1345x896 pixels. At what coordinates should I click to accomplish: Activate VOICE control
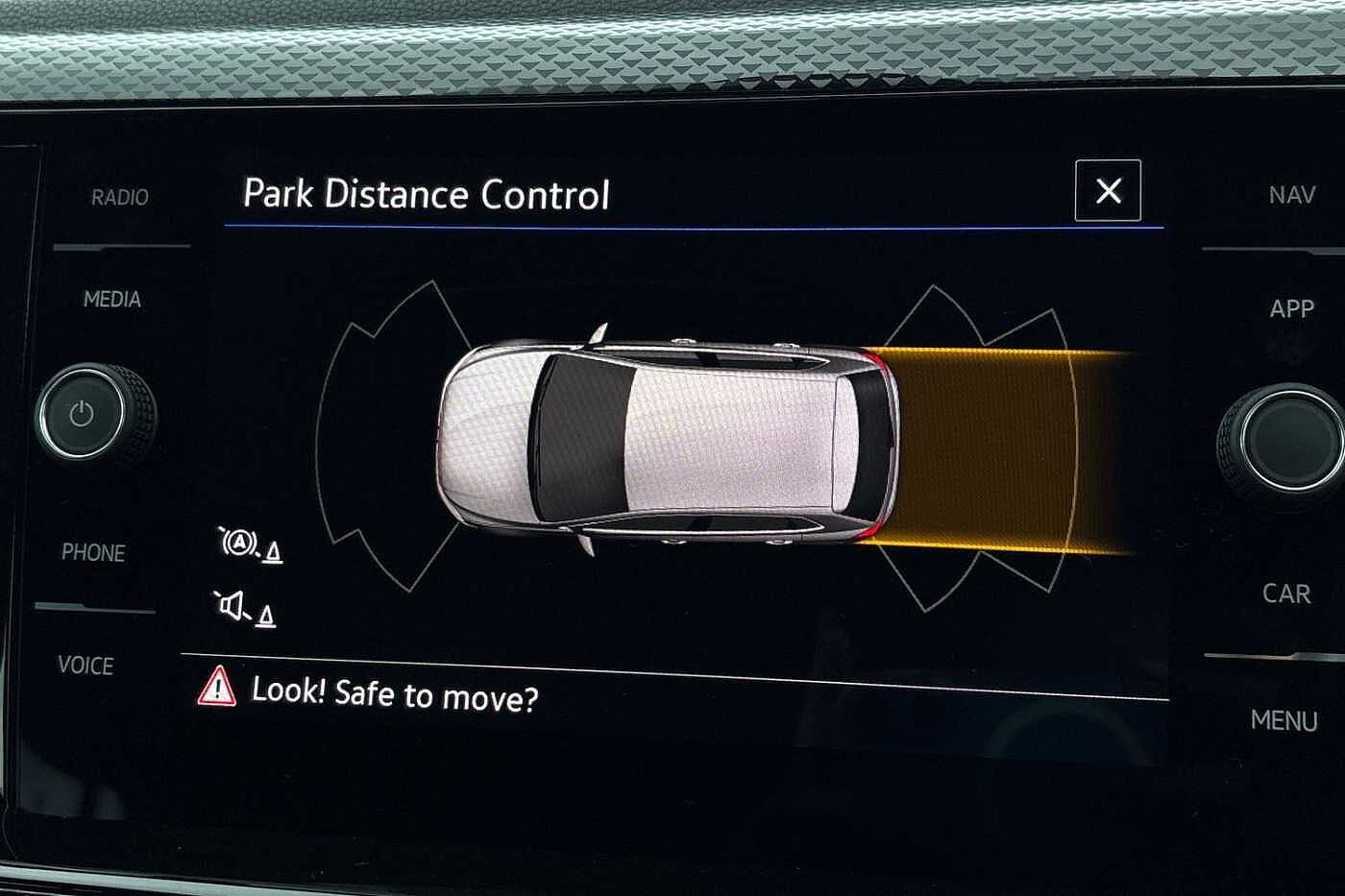[86, 666]
